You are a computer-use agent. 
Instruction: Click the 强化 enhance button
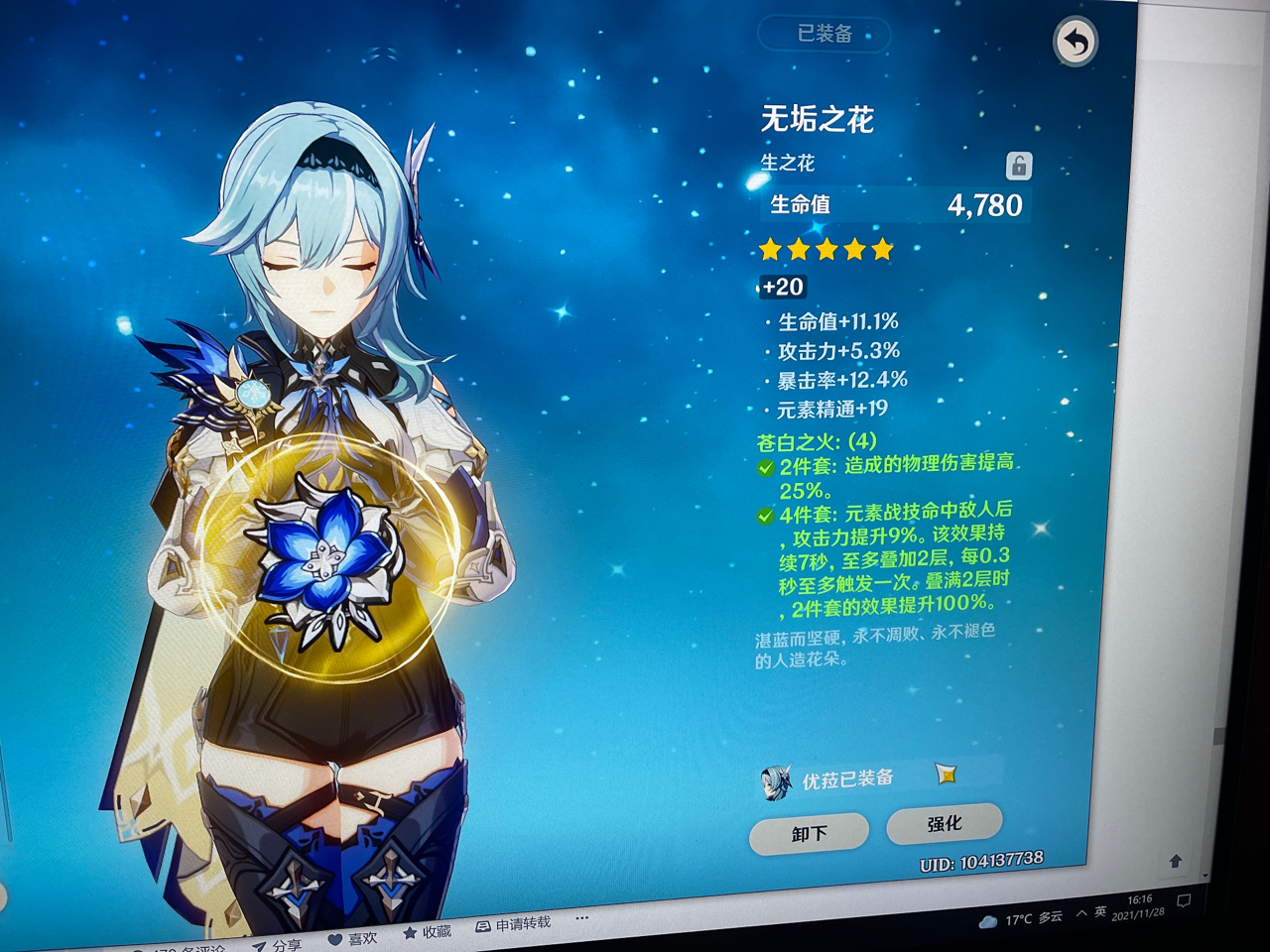946,822
